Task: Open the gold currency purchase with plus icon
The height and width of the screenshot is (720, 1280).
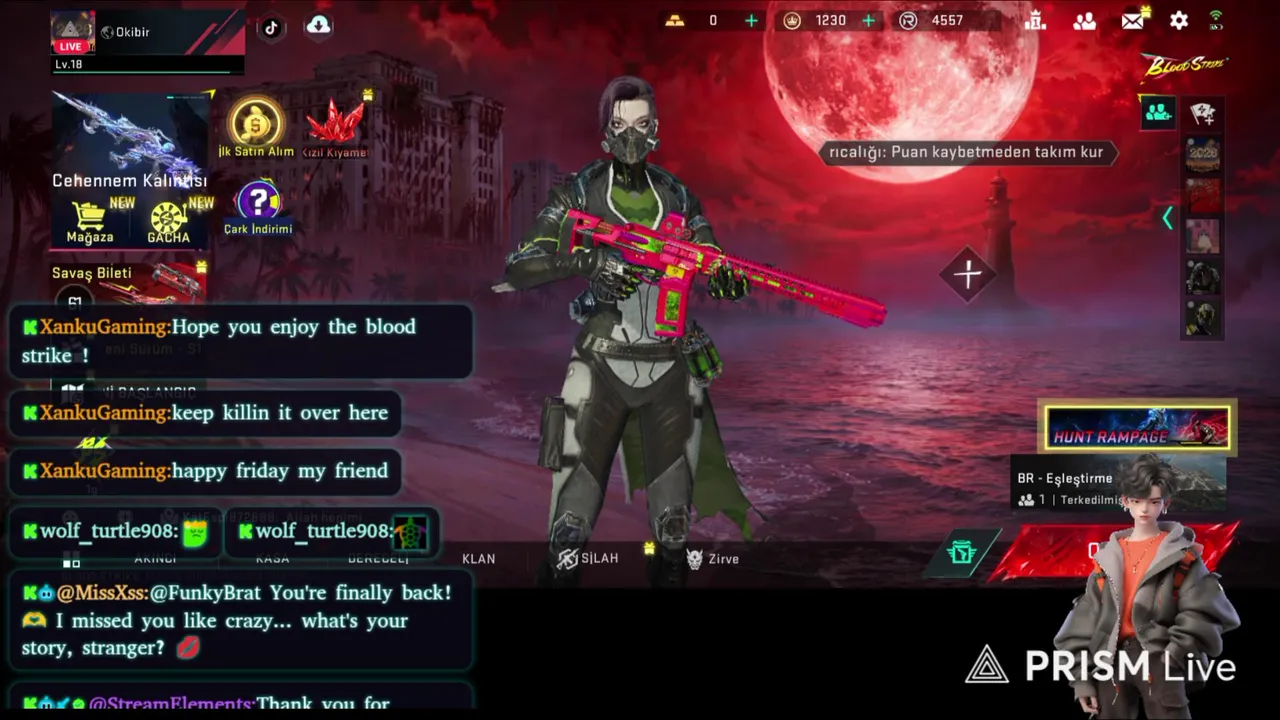Action: click(751, 20)
